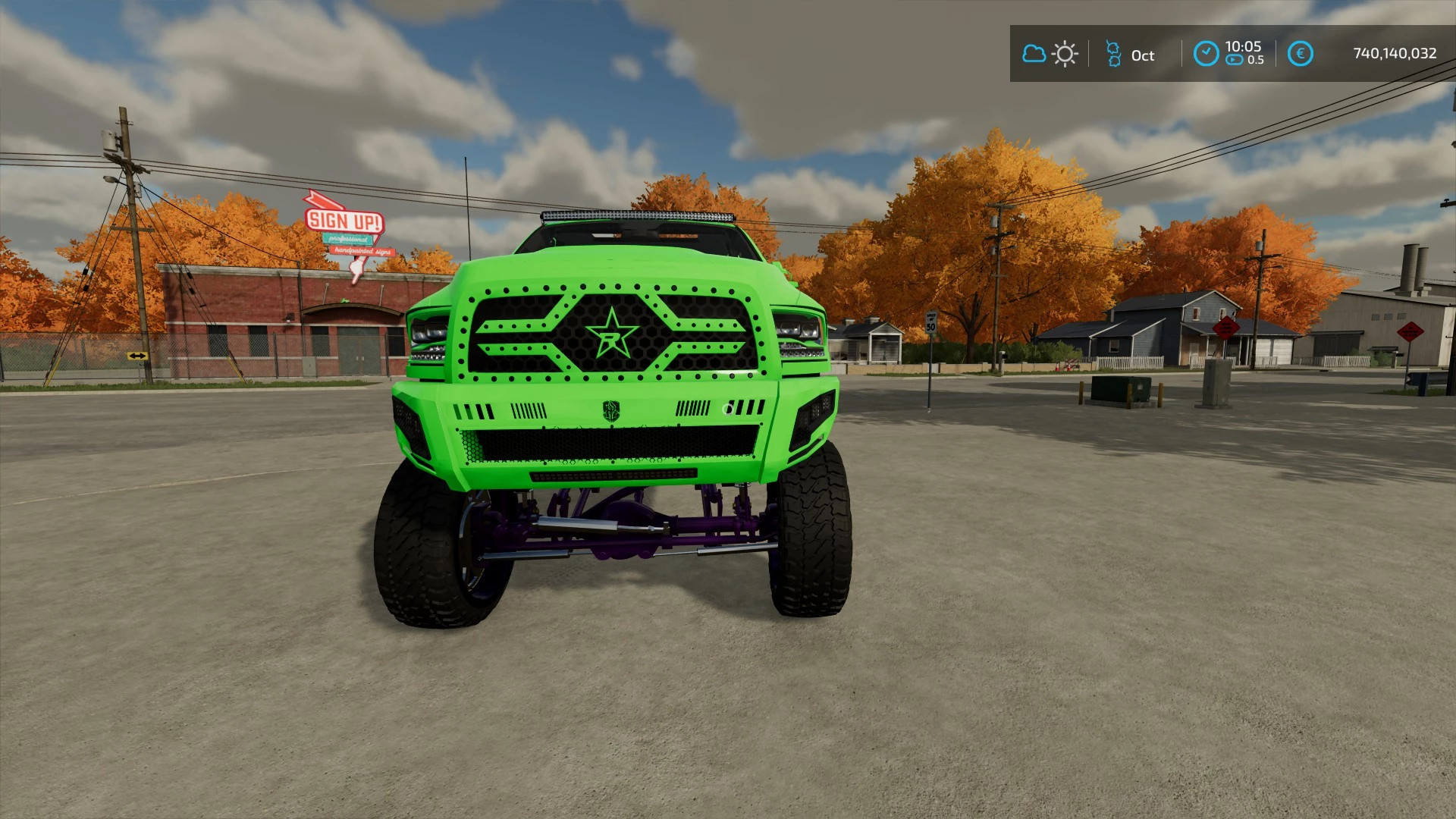Click the autumn leaves season icon
This screenshot has width=1456, height=819.
[x=1113, y=53]
